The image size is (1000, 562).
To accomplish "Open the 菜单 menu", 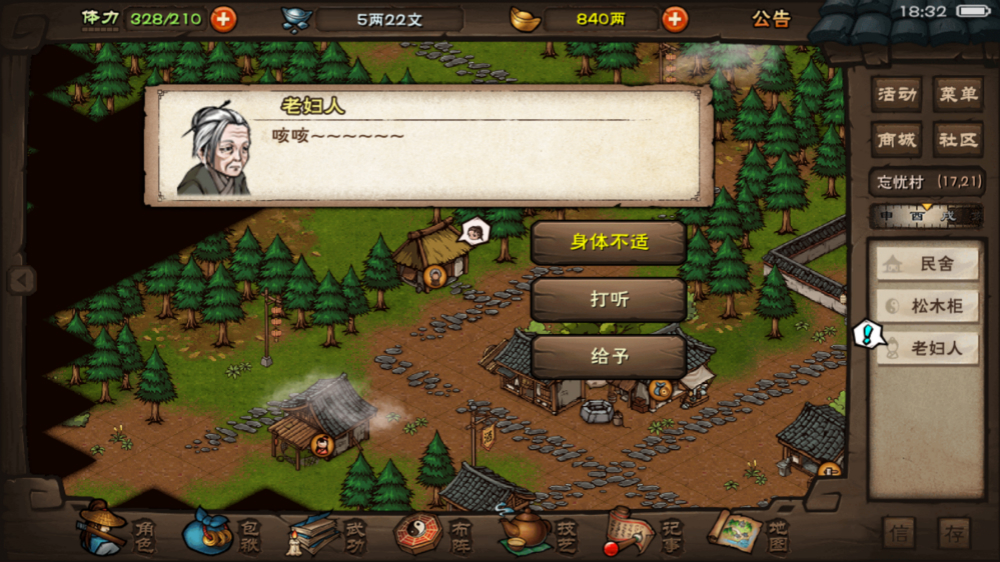I will point(957,95).
